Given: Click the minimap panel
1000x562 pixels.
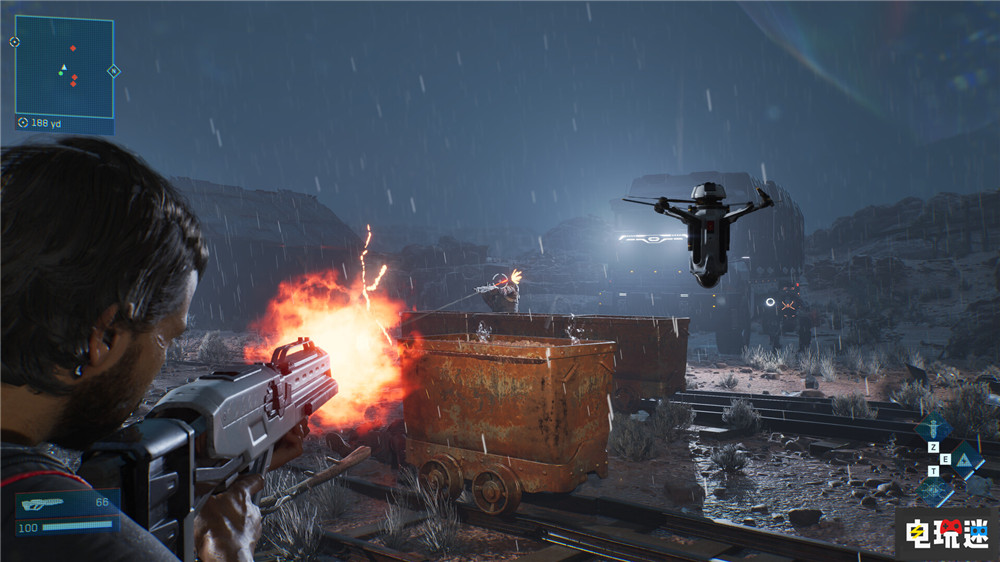Looking at the screenshot, I should coord(64,66).
